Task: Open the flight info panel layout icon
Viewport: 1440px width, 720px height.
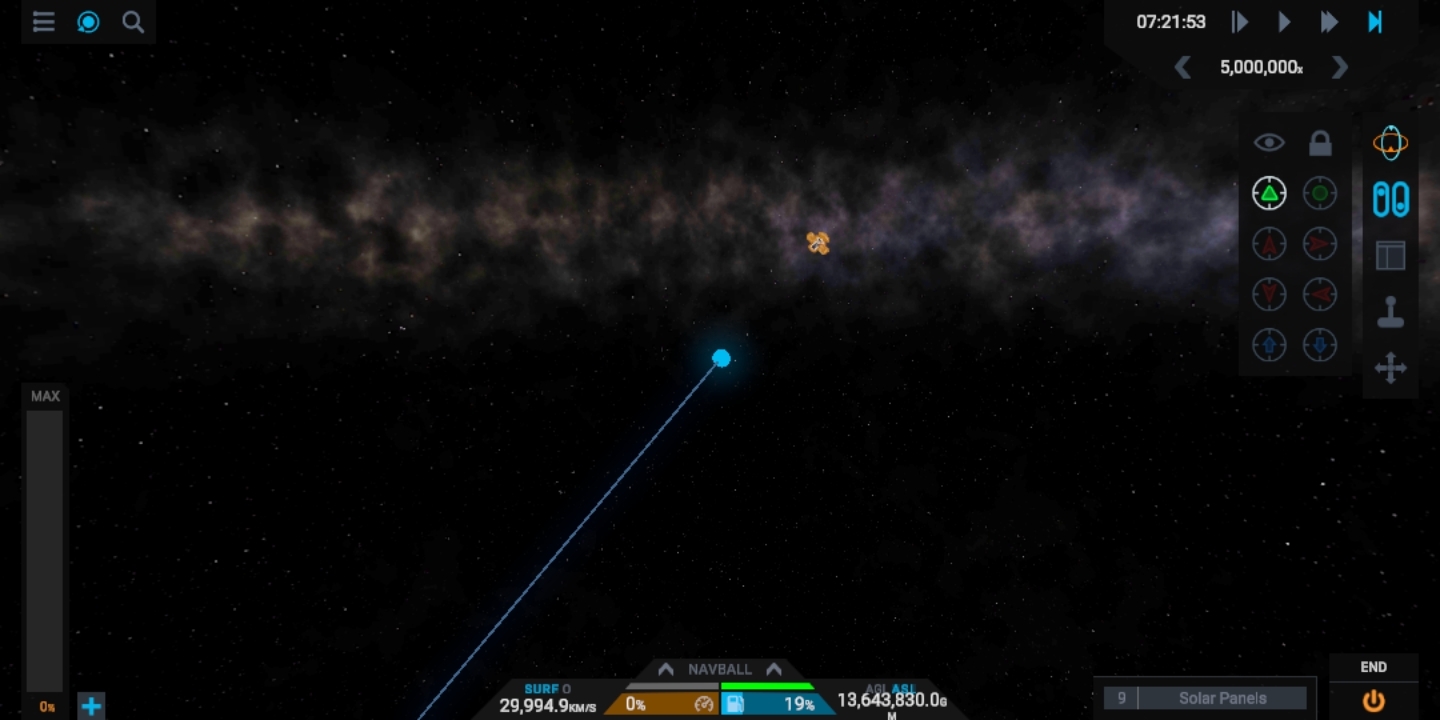Action: [1390, 256]
